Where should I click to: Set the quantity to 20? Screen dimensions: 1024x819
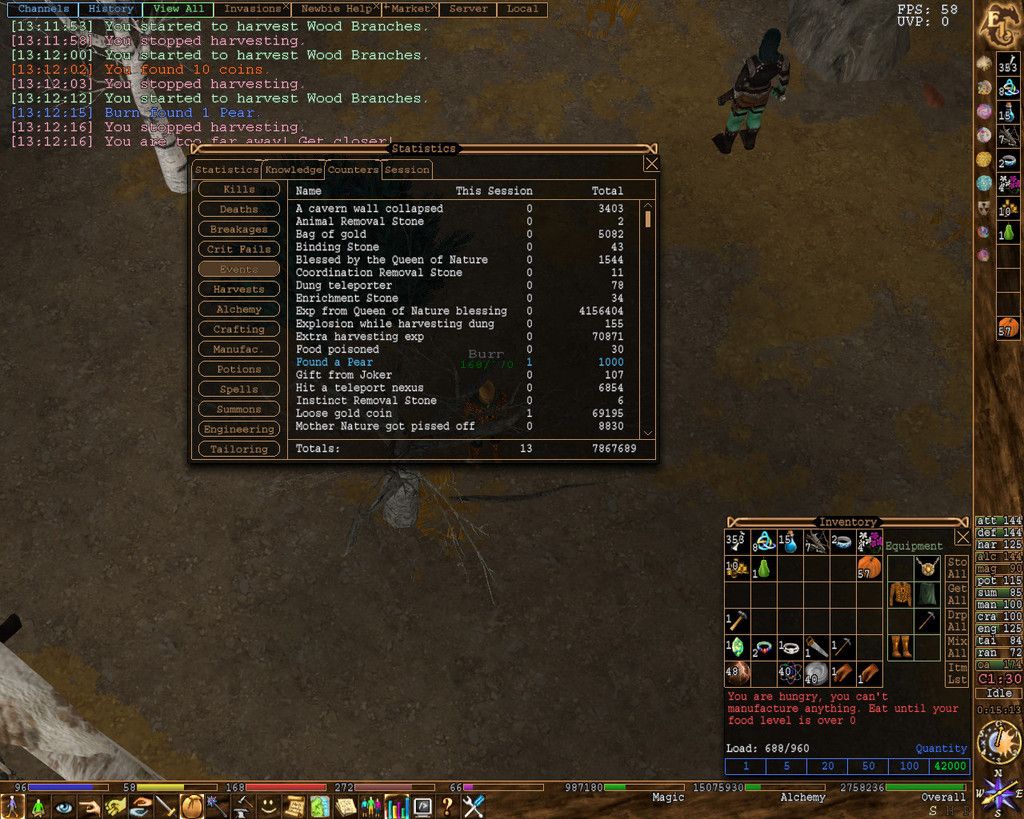827,766
